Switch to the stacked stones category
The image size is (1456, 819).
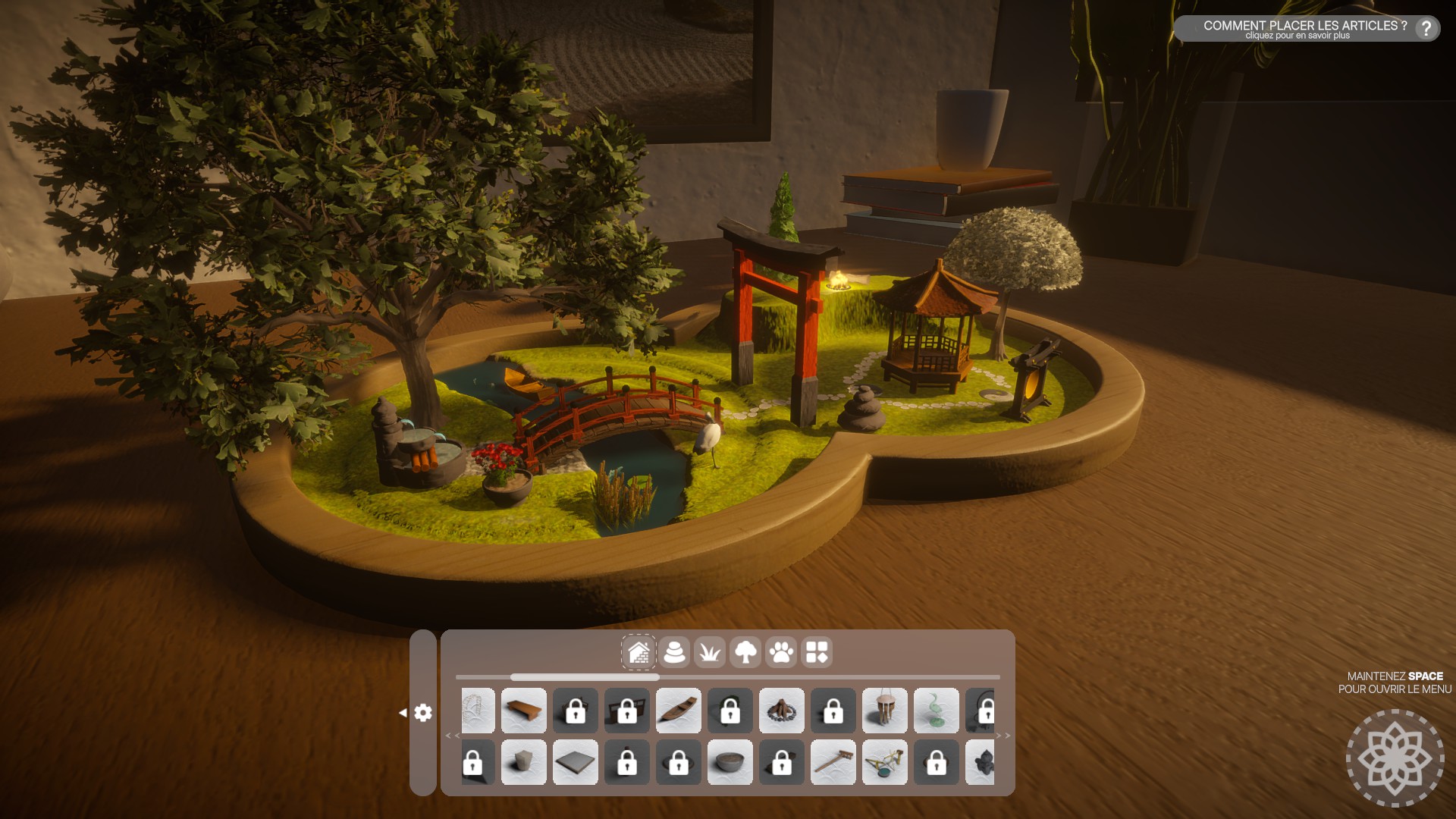click(674, 652)
